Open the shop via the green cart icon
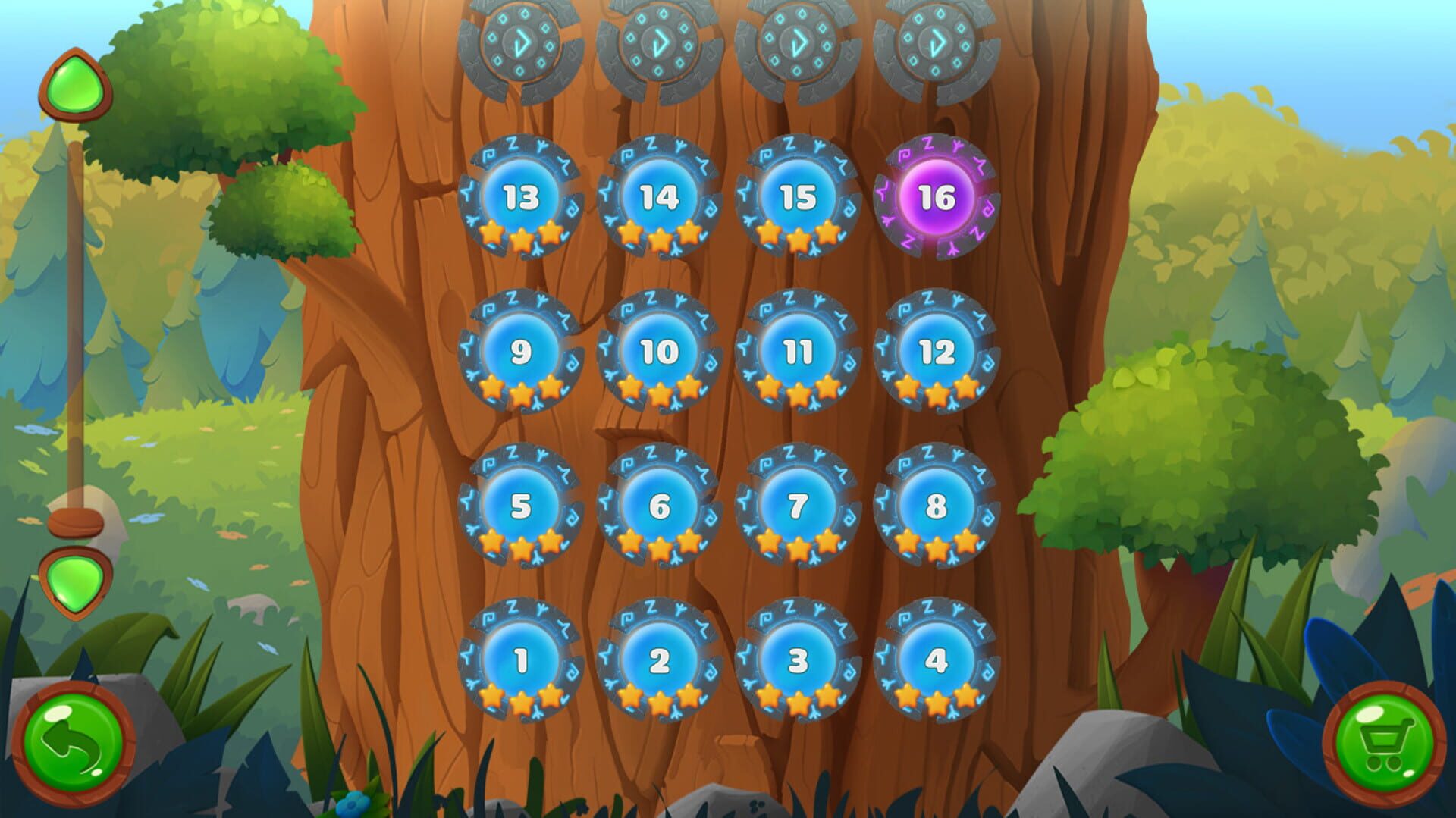Viewport: 1456px width, 818px height. tap(1388, 739)
